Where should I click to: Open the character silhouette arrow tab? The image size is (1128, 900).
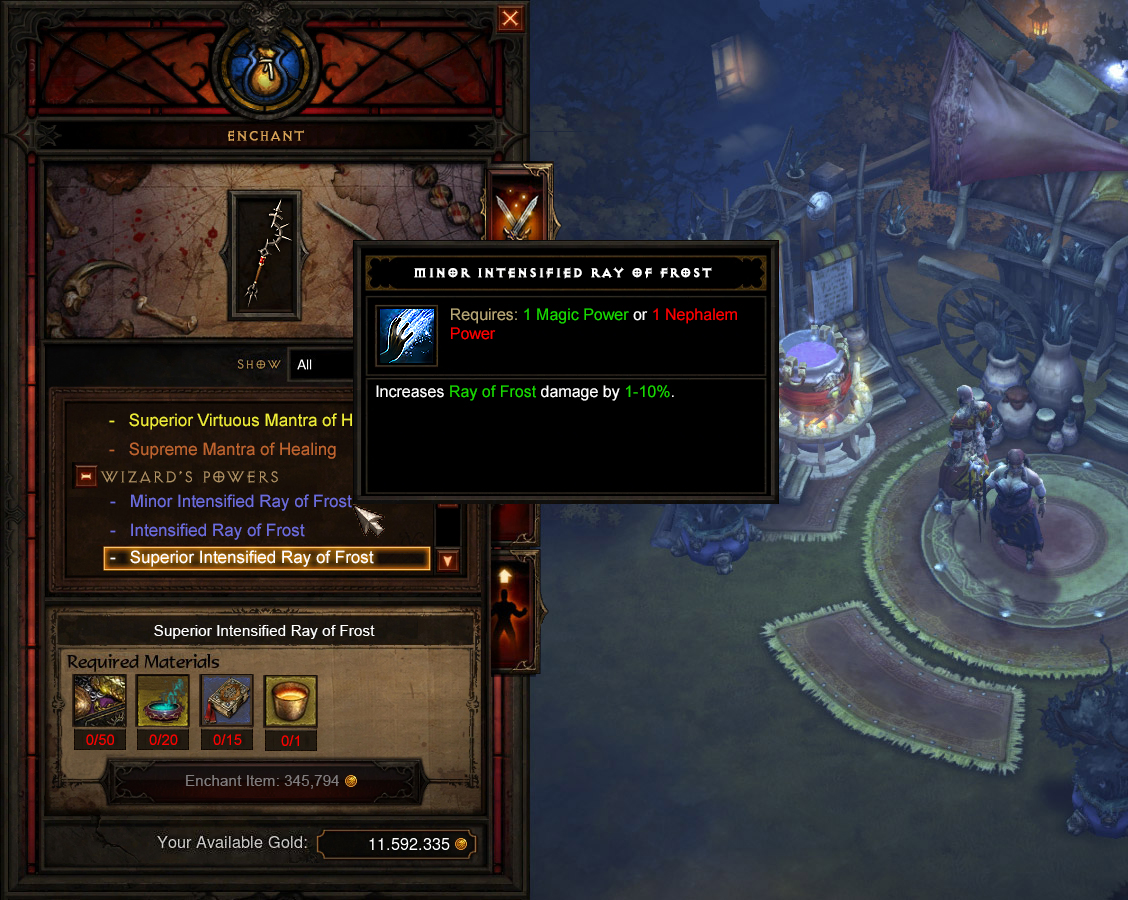click(516, 610)
